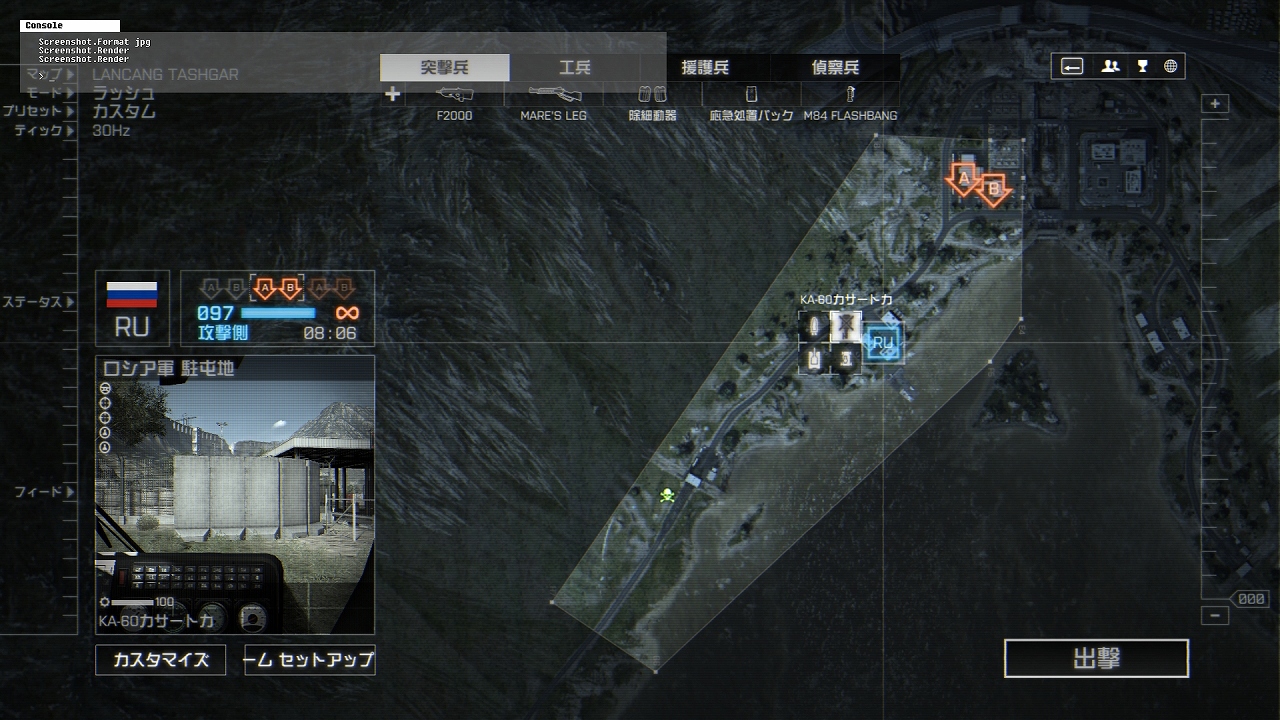
Task: Deploy with the 出撃 button
Action: [1096, 659]
